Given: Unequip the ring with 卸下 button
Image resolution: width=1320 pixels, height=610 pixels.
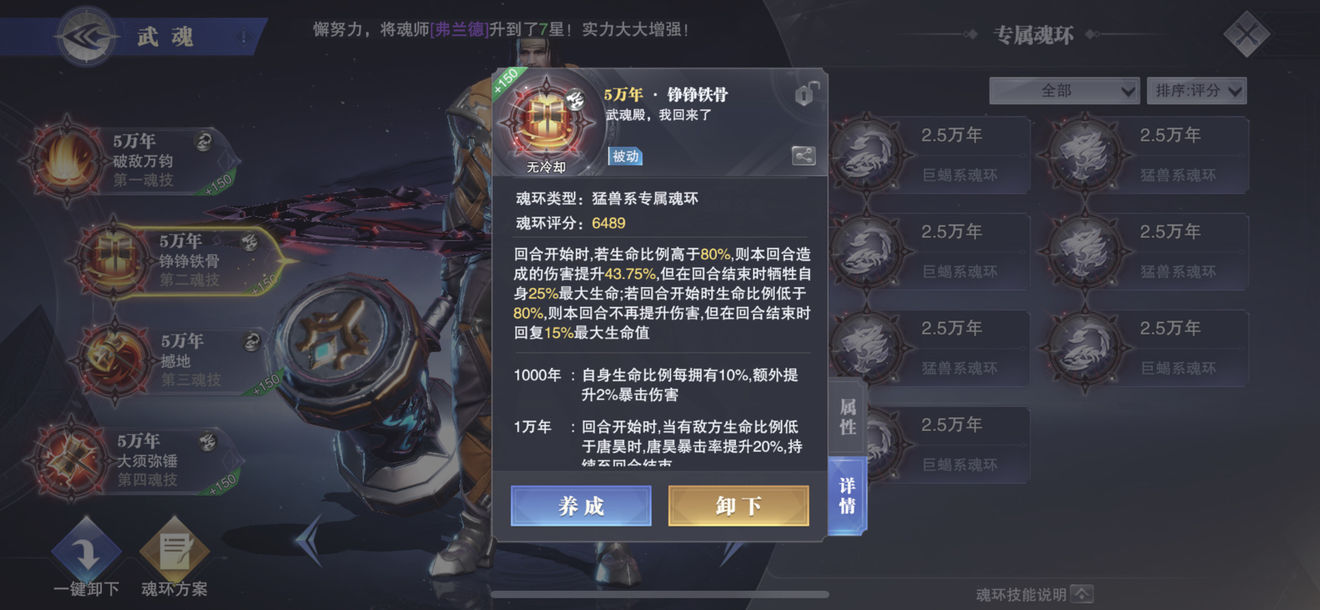Looking at the screenshot, I should (x=738, y=506).
